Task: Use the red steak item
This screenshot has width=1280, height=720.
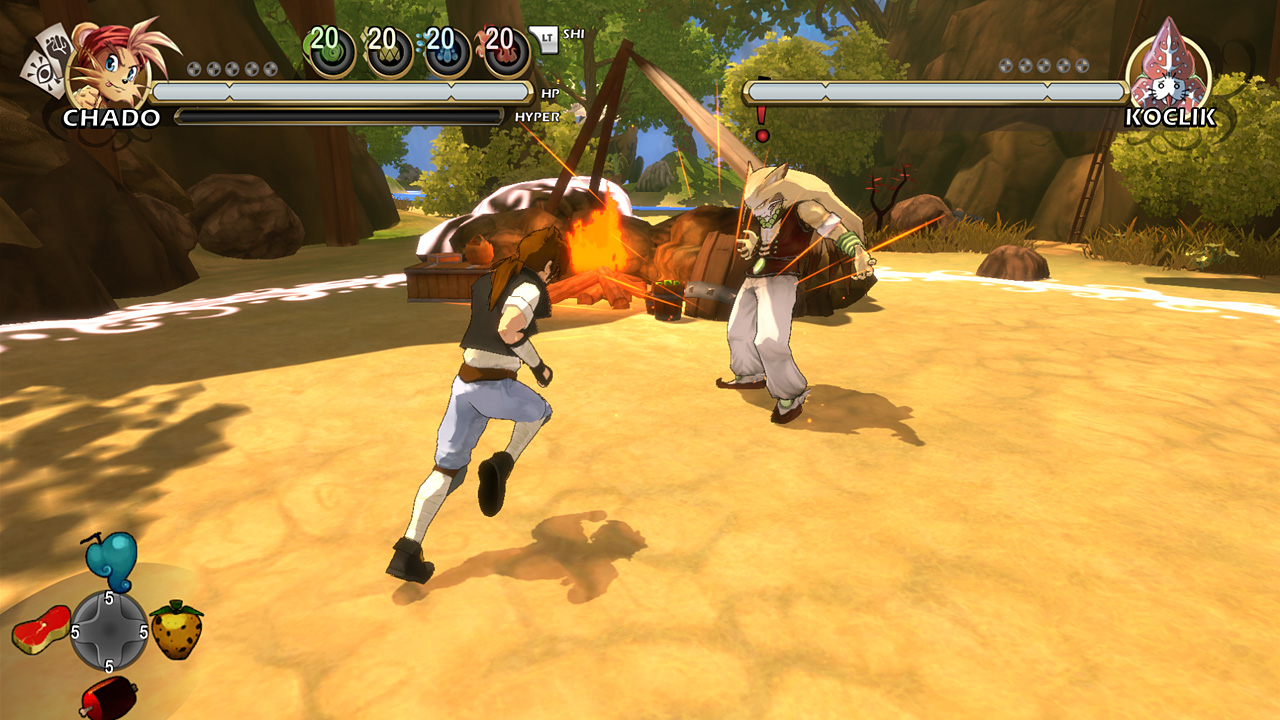Action: 41,630
